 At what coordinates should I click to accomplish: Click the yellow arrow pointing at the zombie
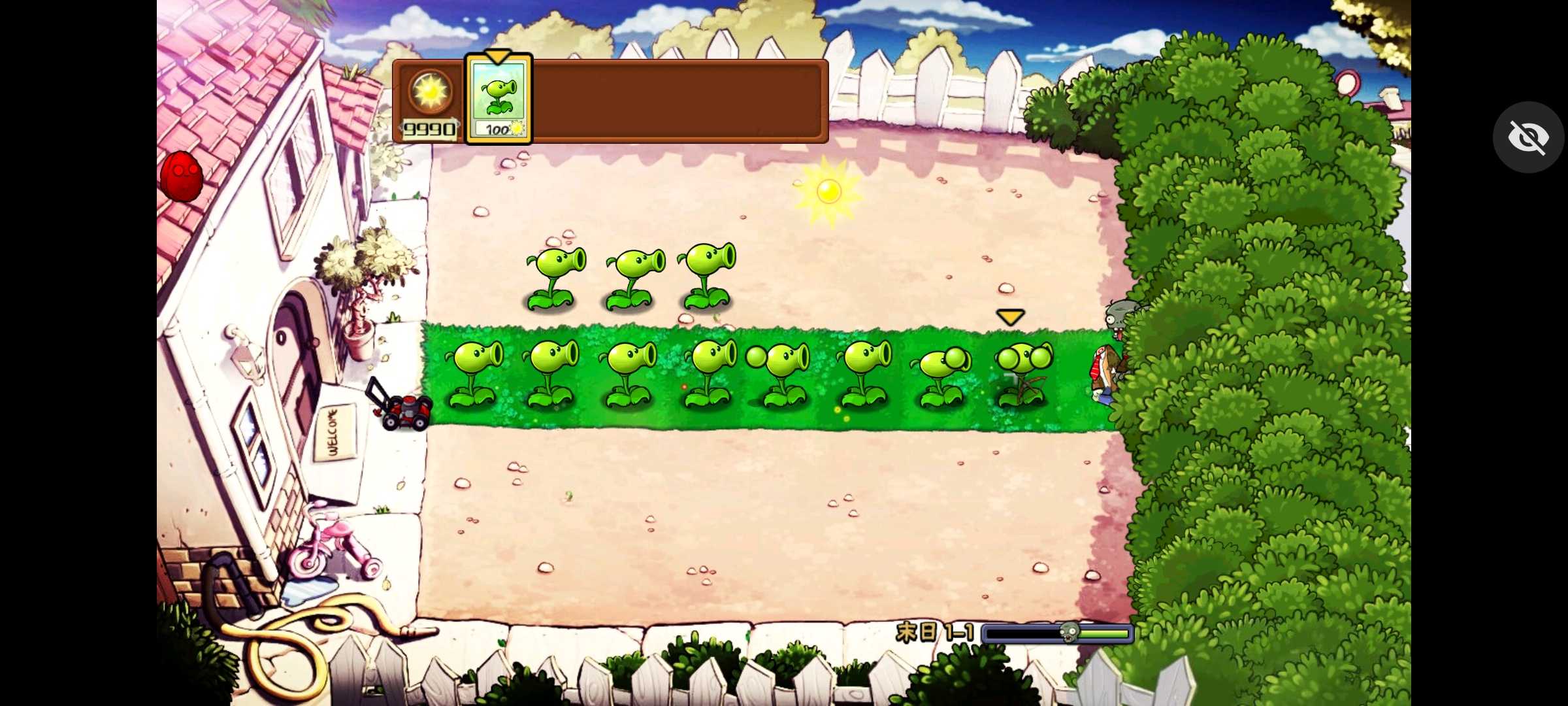[x=1009, y=316]
